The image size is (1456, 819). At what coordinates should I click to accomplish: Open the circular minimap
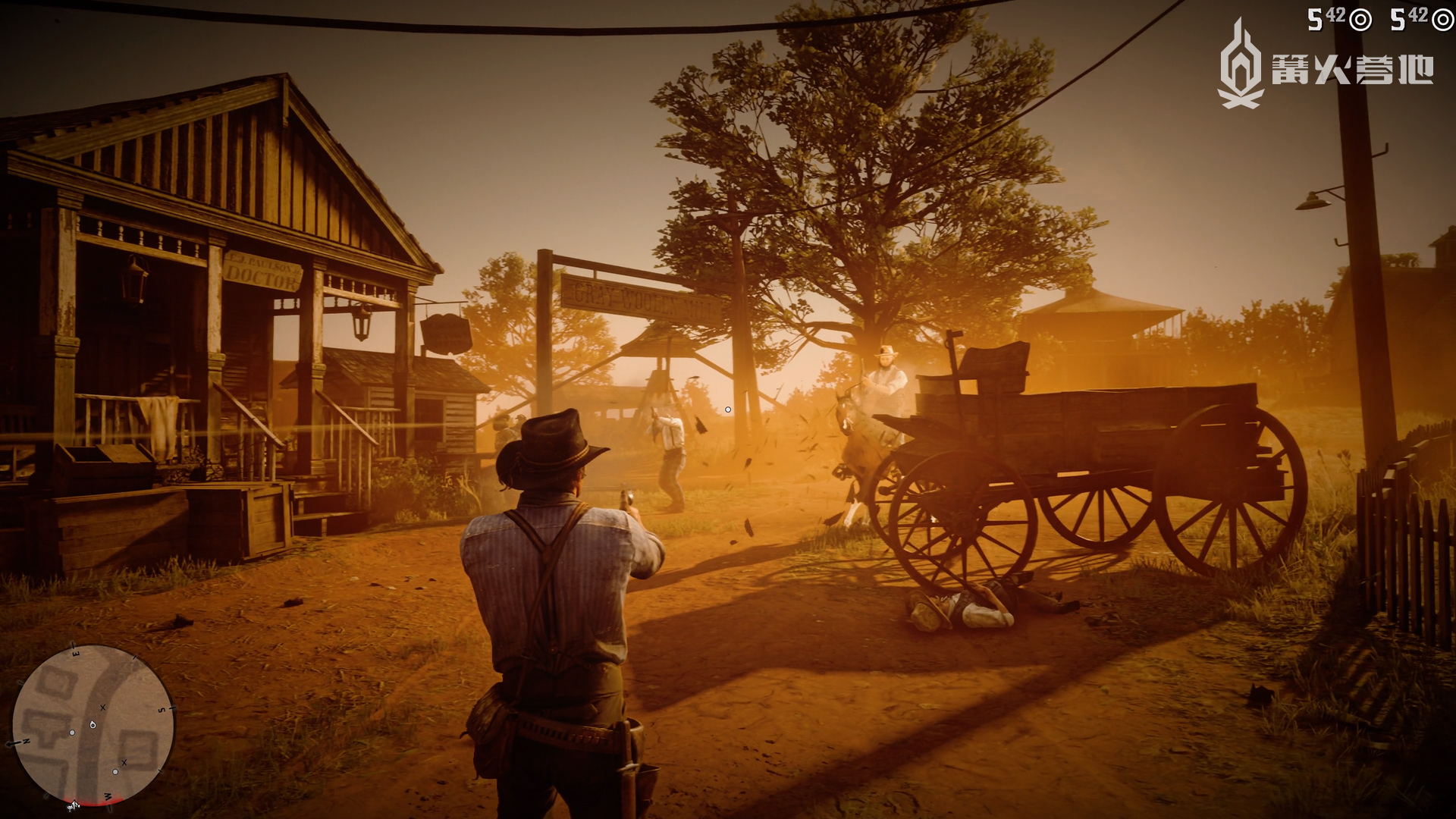coord(93,723)
